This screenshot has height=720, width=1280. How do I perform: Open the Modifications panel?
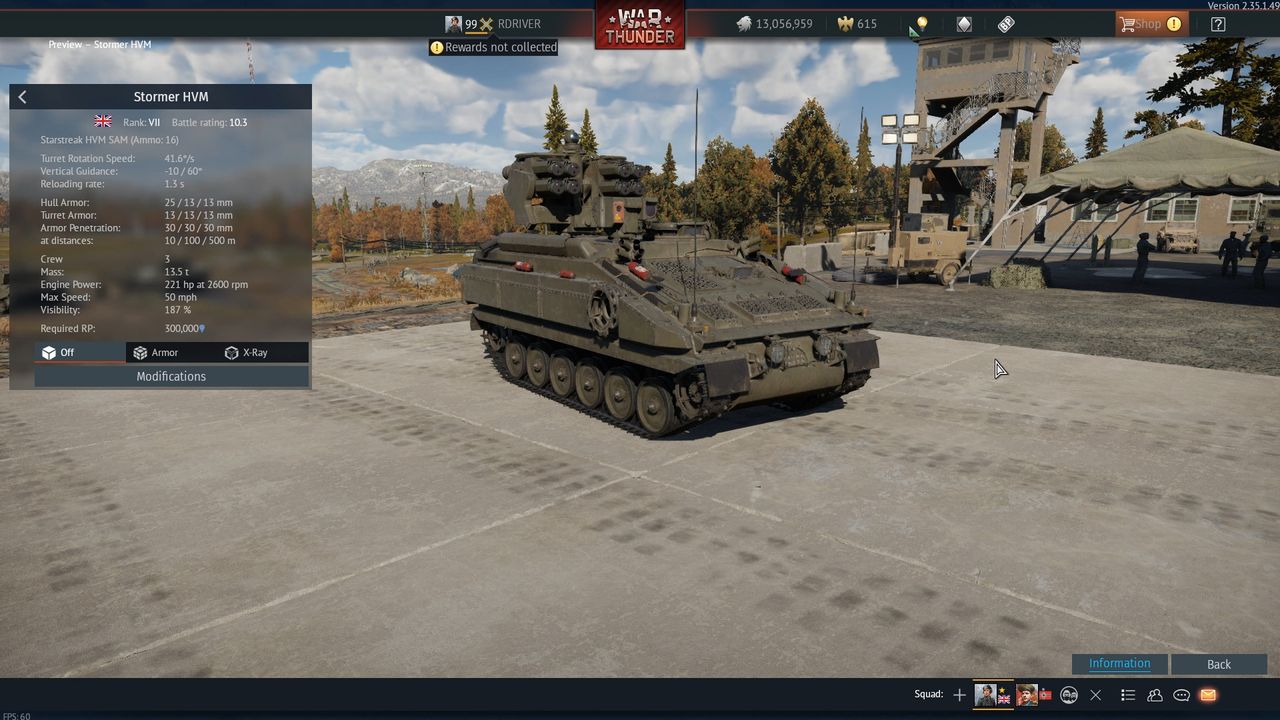click(171, 376)
